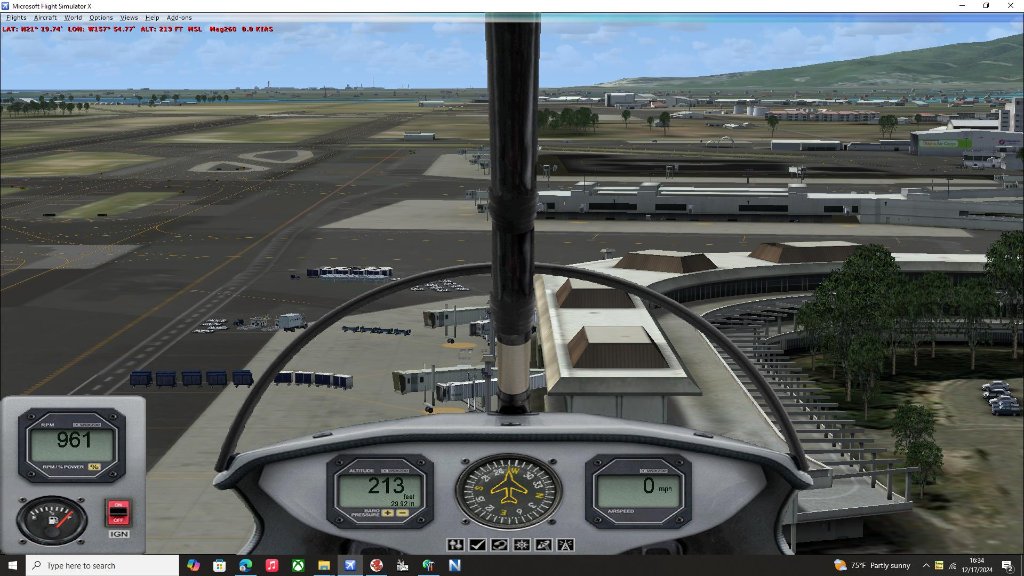Open the Help menu
This screenshot has height=576, width=1024.
152,18
